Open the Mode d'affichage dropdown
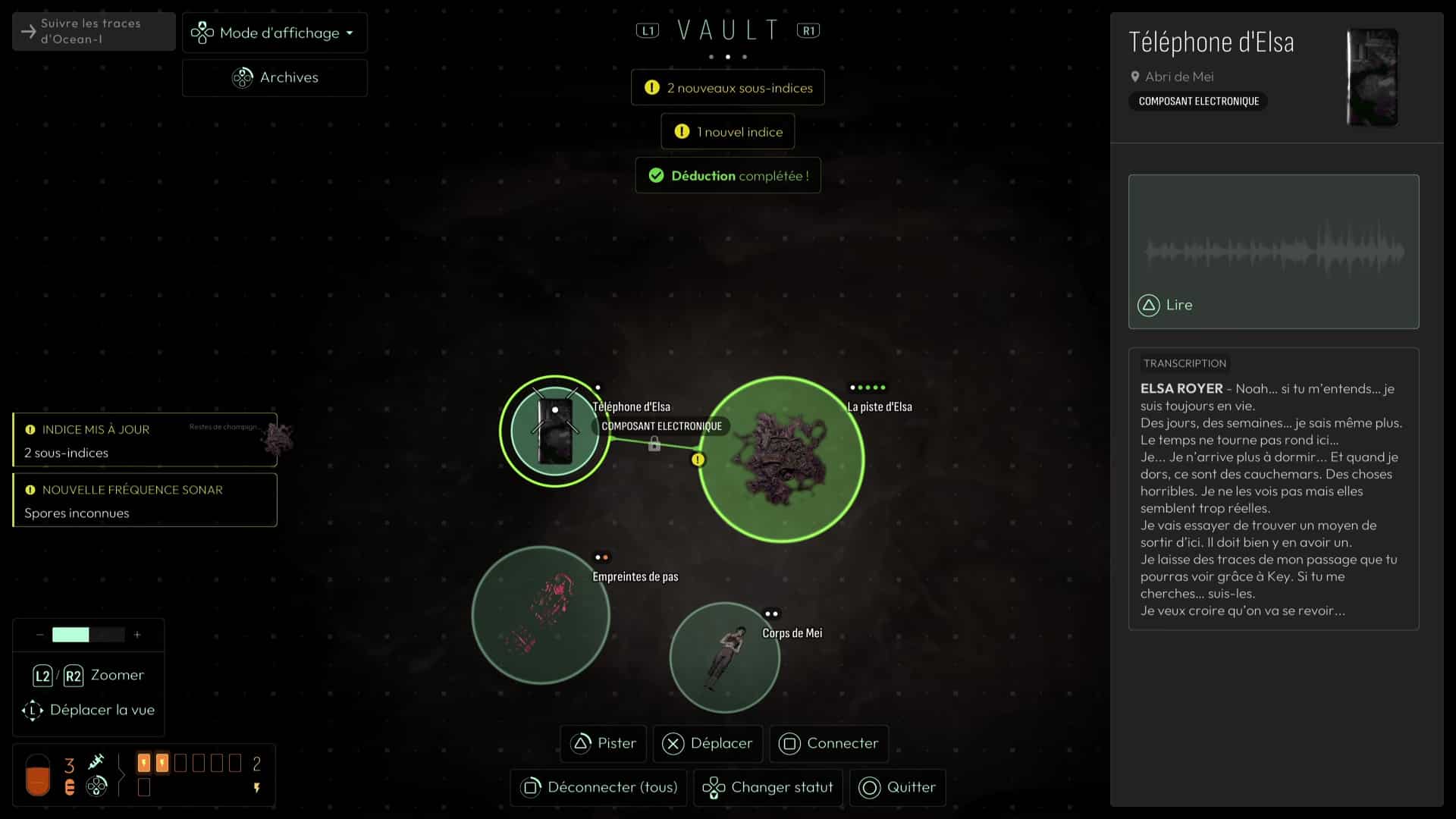Viewport: 1456px width, 819px height. coord(275,33)
